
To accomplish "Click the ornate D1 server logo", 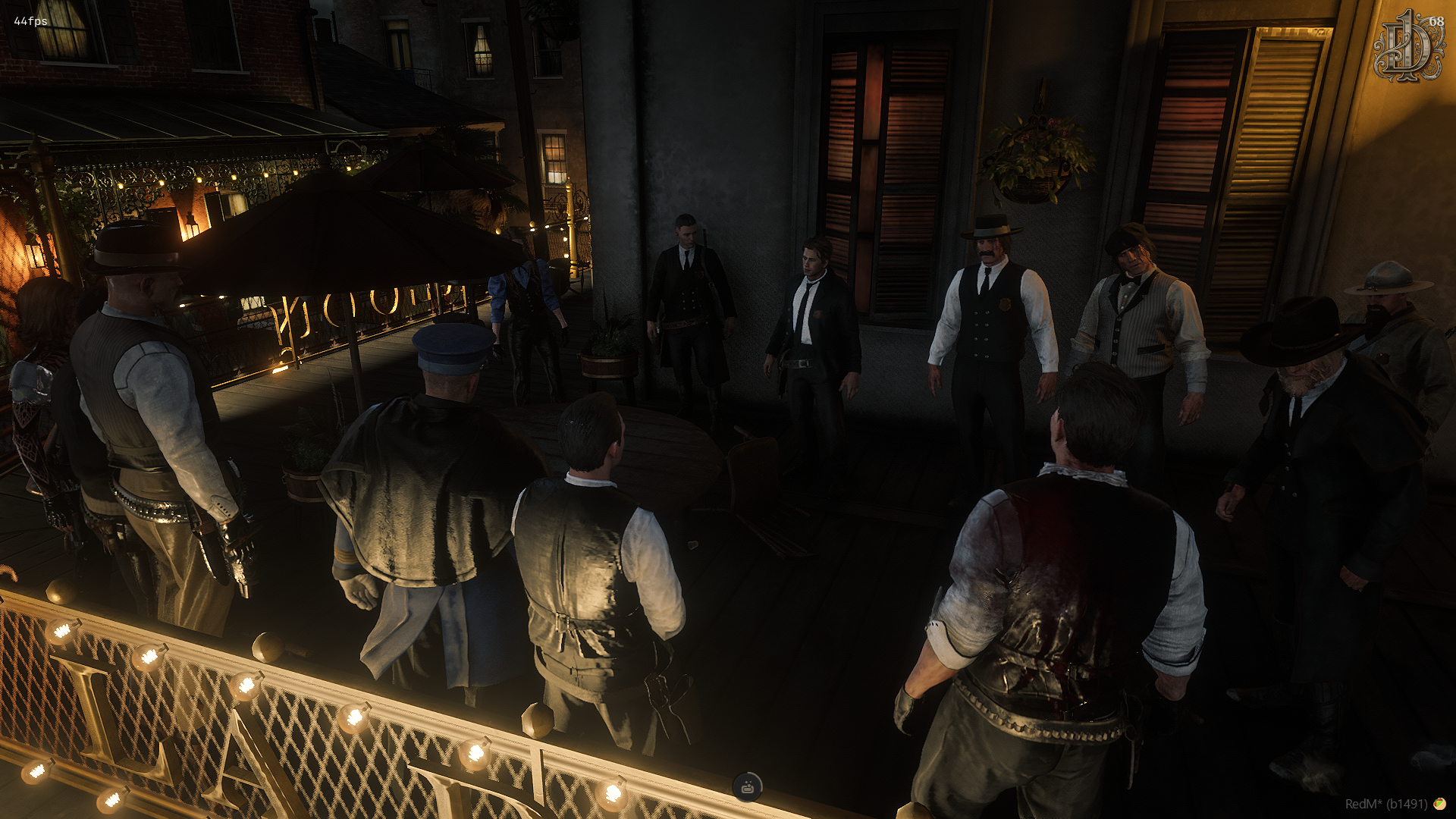I will (x=1407, y=47).
